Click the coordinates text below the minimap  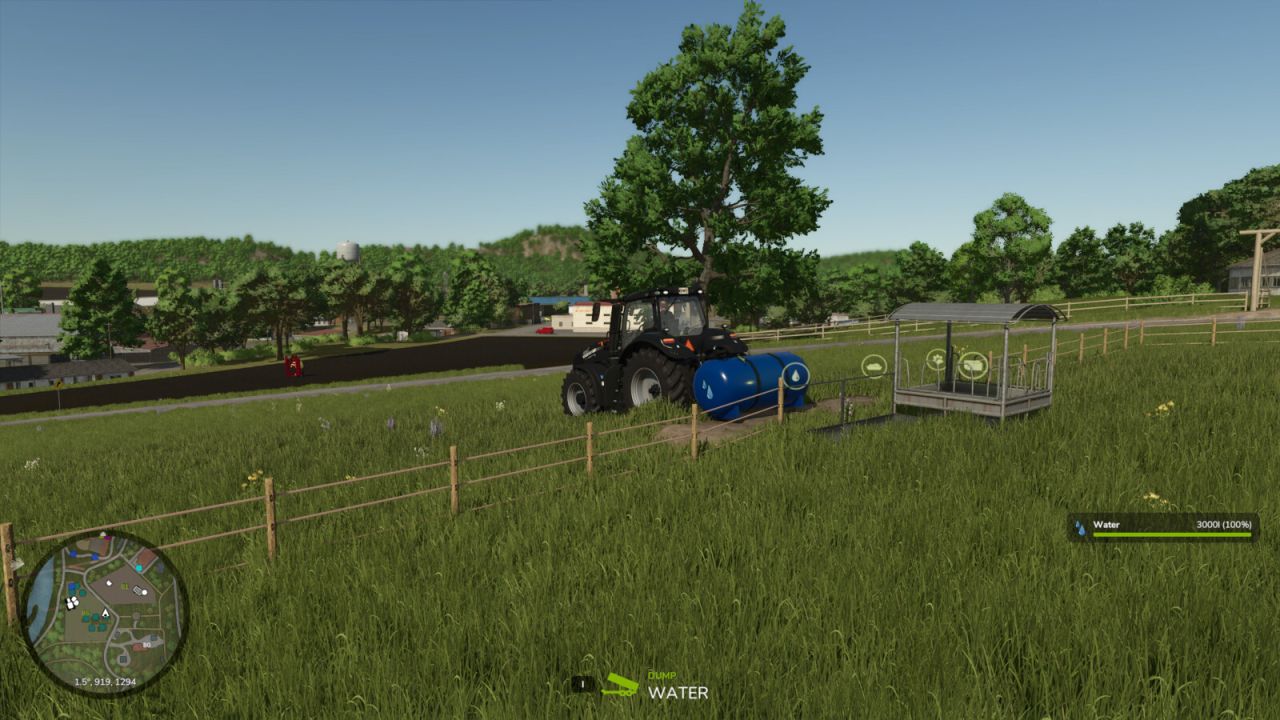106,681
